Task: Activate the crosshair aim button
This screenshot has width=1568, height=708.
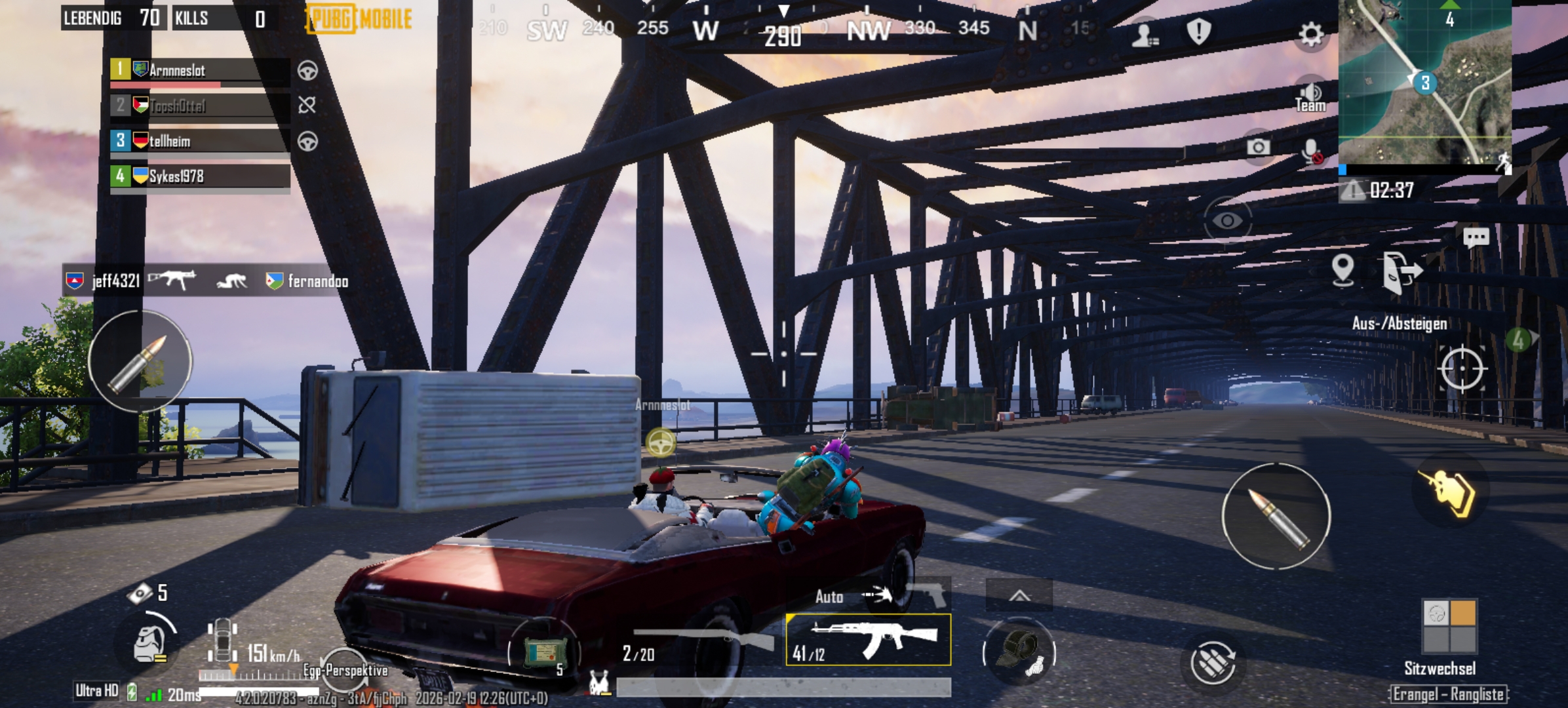Action: coord(1462,368)
